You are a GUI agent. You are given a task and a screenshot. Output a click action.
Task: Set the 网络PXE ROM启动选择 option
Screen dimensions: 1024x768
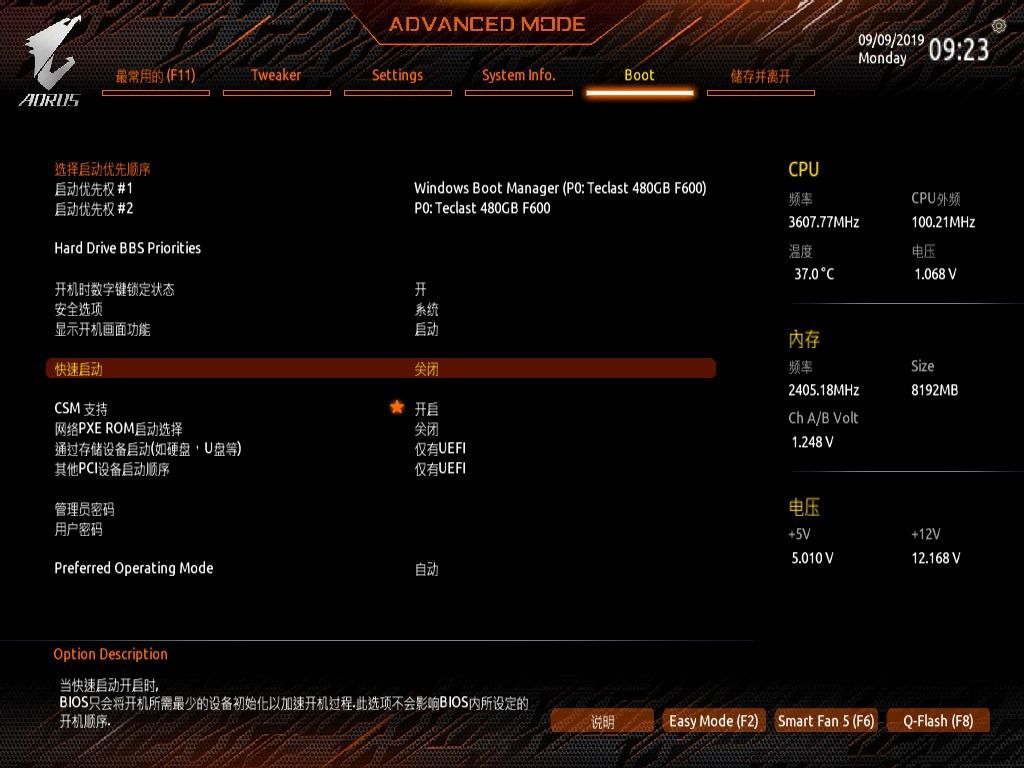point(118,429)
